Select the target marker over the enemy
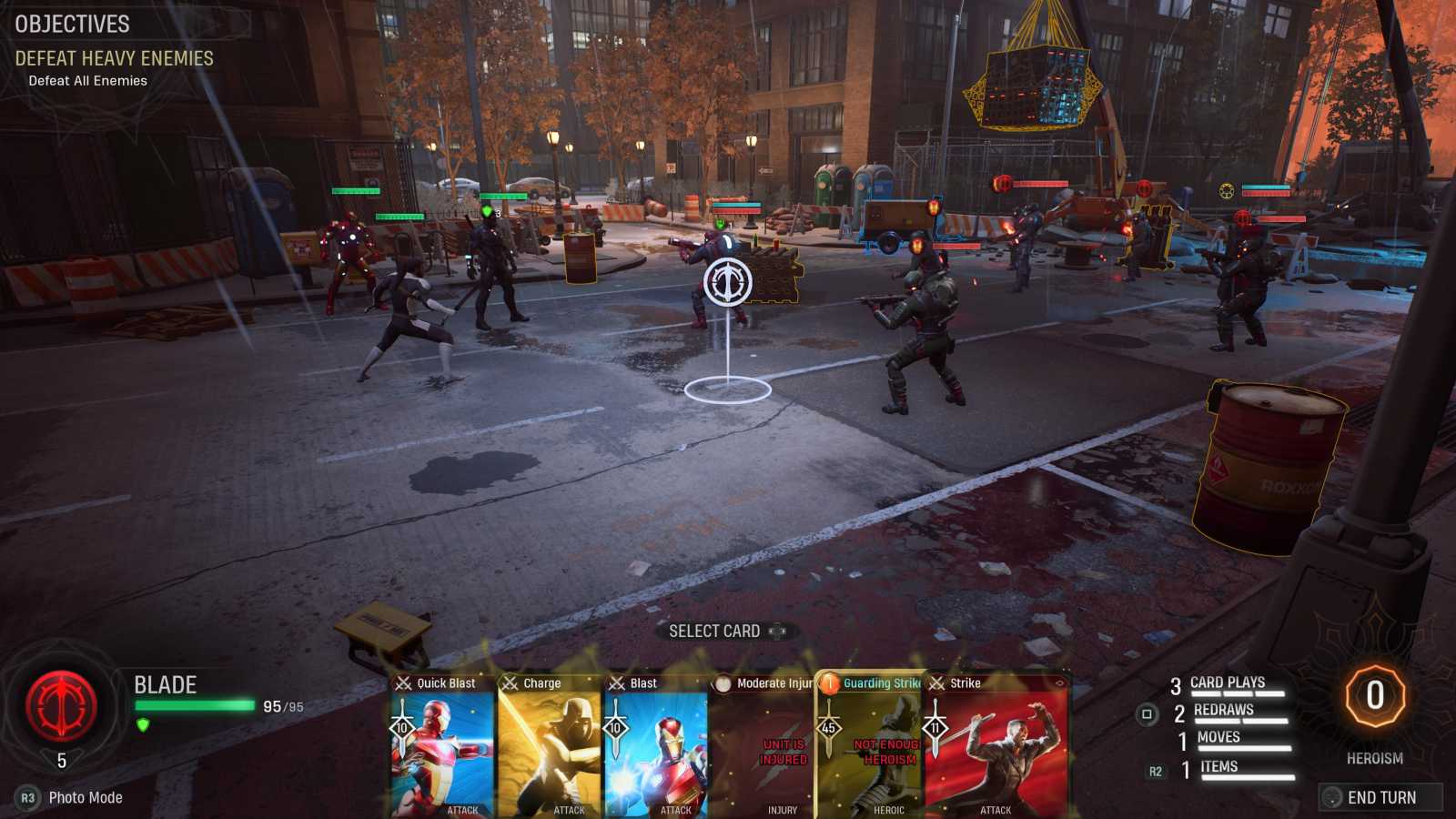This screenshot has height=819, width=1456. [x=727, y=281]
